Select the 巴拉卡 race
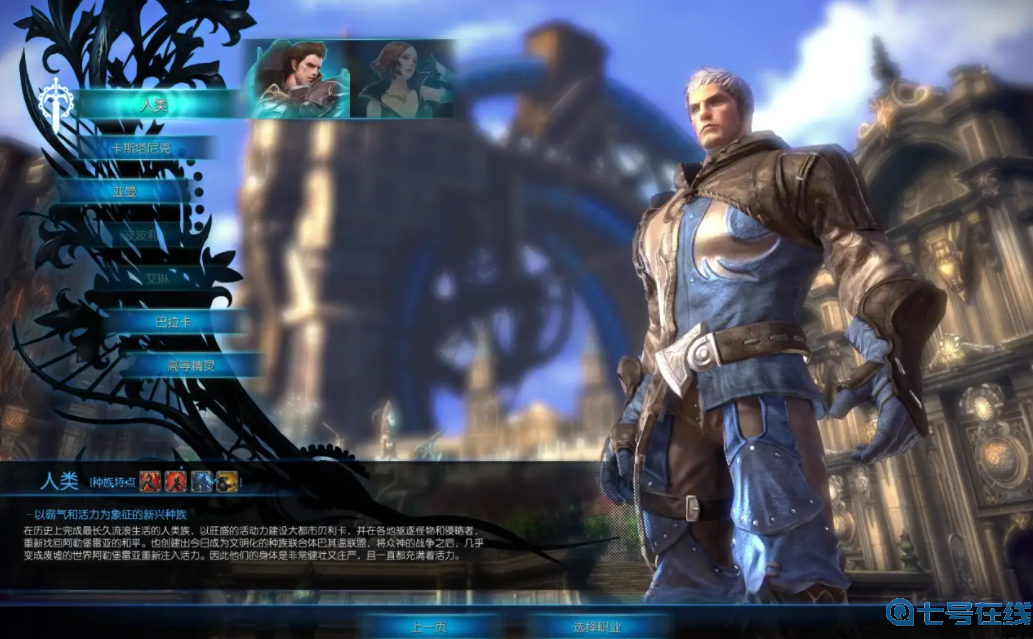Image resolution: width=1033 pixels, height=639 pixels. (x=172, y=322)
